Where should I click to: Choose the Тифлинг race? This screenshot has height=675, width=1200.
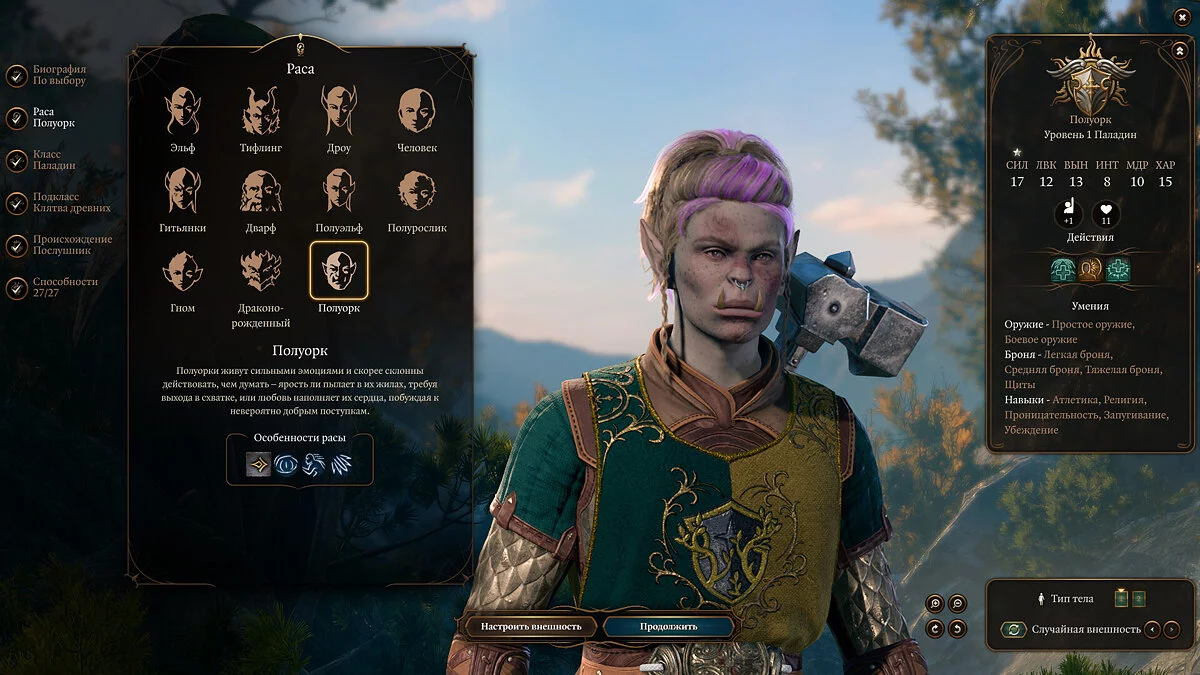click(261, 111)
